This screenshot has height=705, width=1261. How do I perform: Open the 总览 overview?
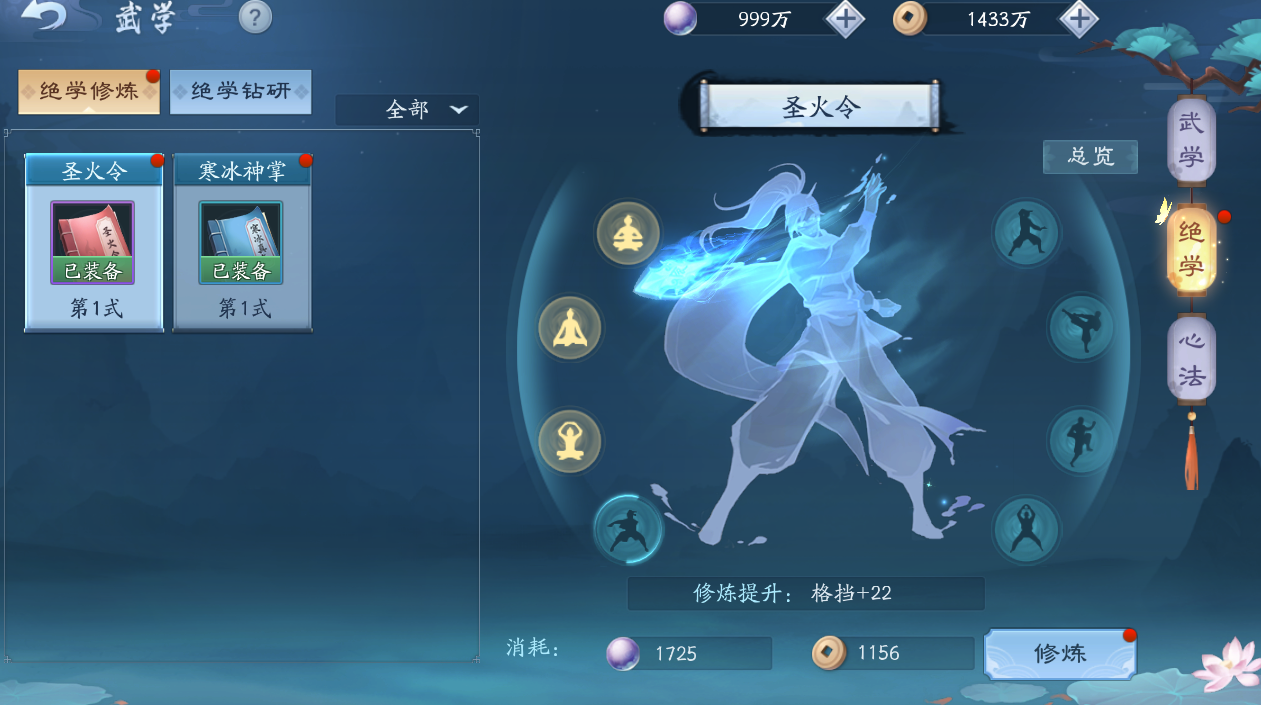tap(1090, 157)
